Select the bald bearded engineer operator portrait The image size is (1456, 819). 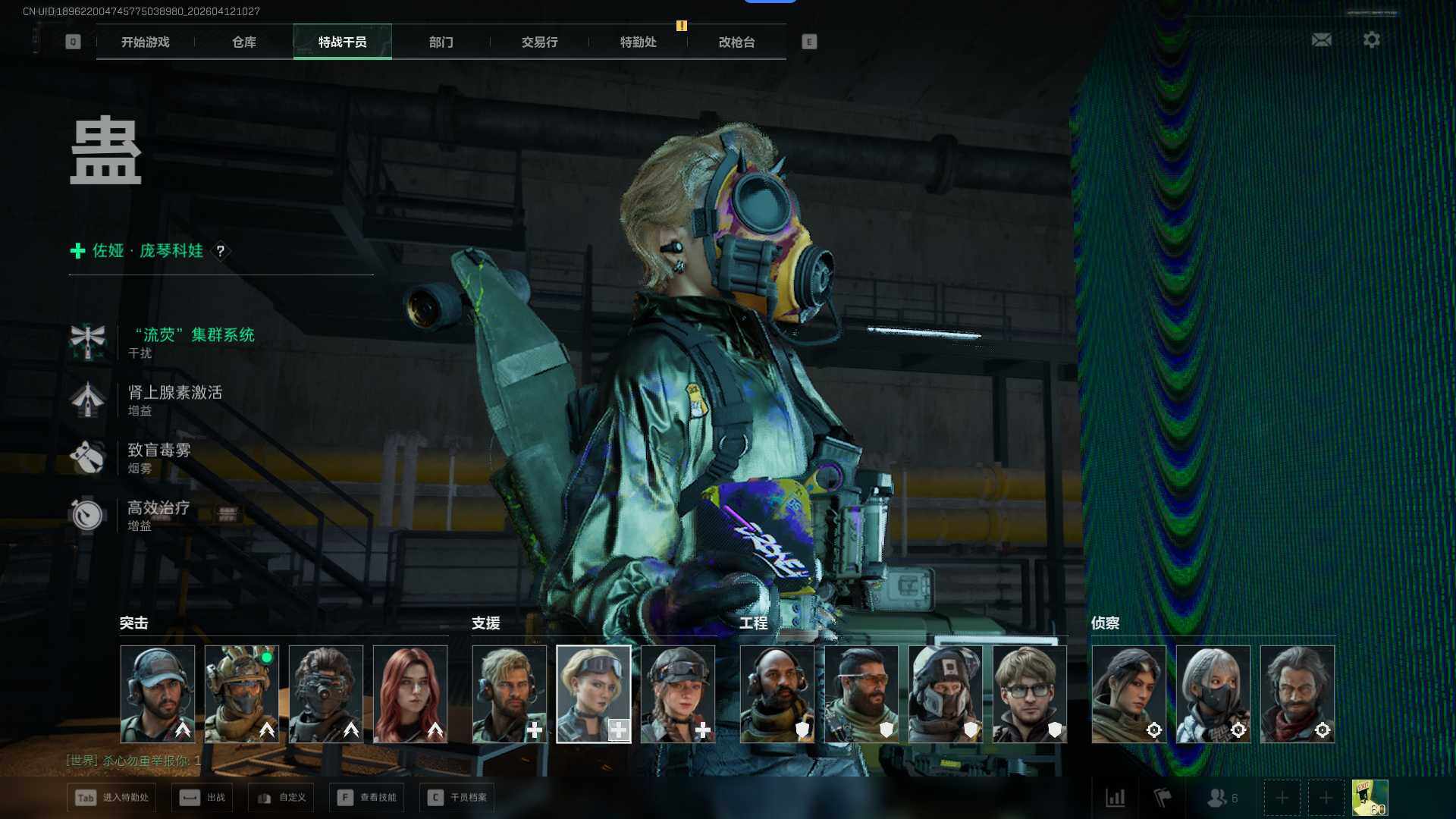click(x=777, y=694)
